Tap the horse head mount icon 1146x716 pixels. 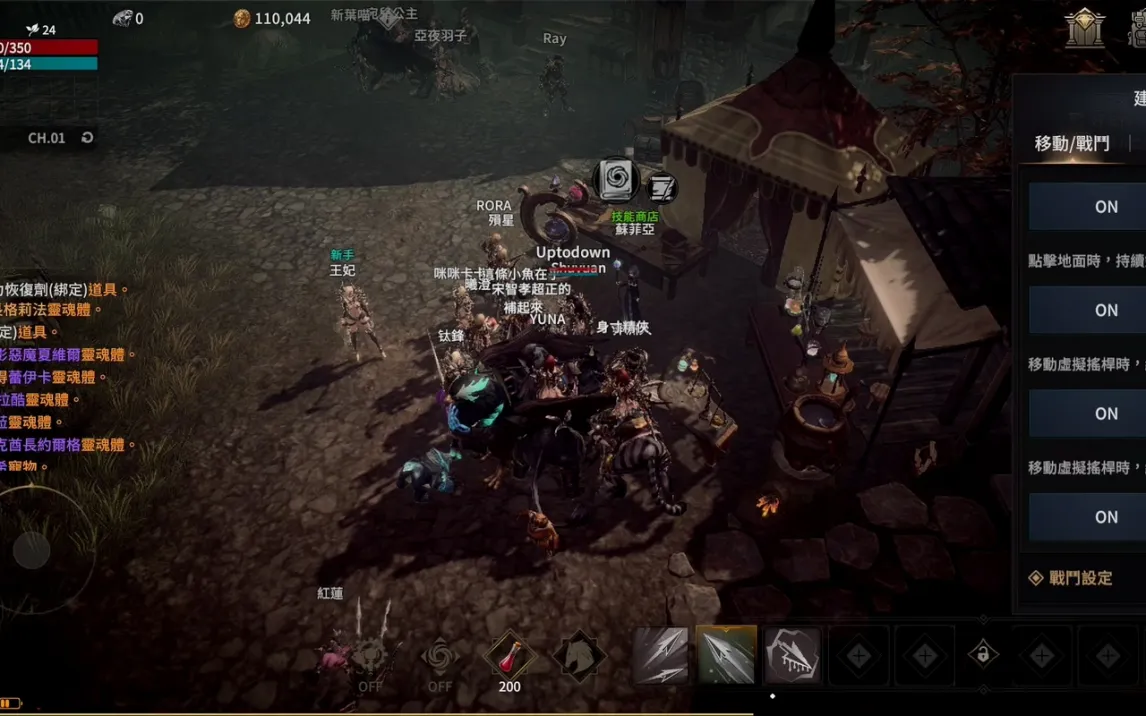[x=579, y=657]
